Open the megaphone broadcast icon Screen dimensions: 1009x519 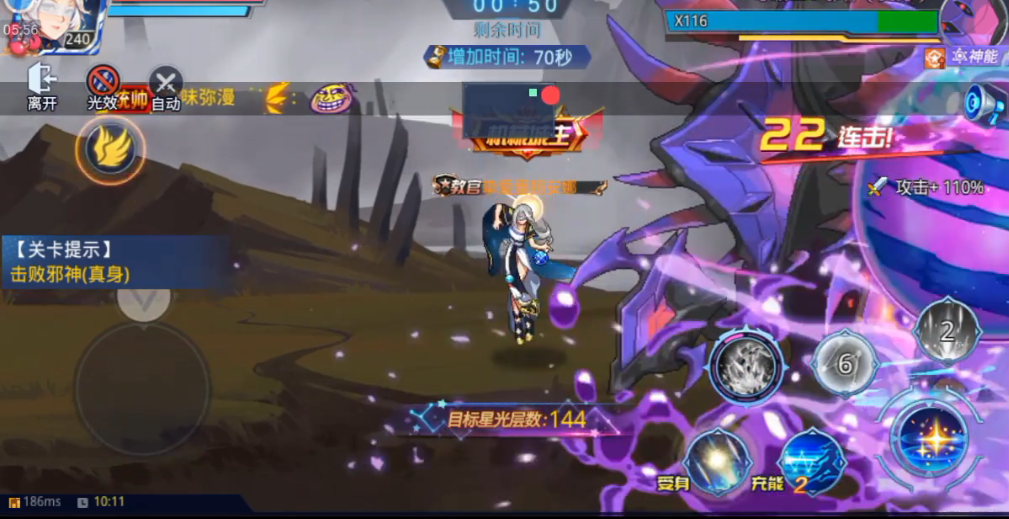[x=983, y=101]
